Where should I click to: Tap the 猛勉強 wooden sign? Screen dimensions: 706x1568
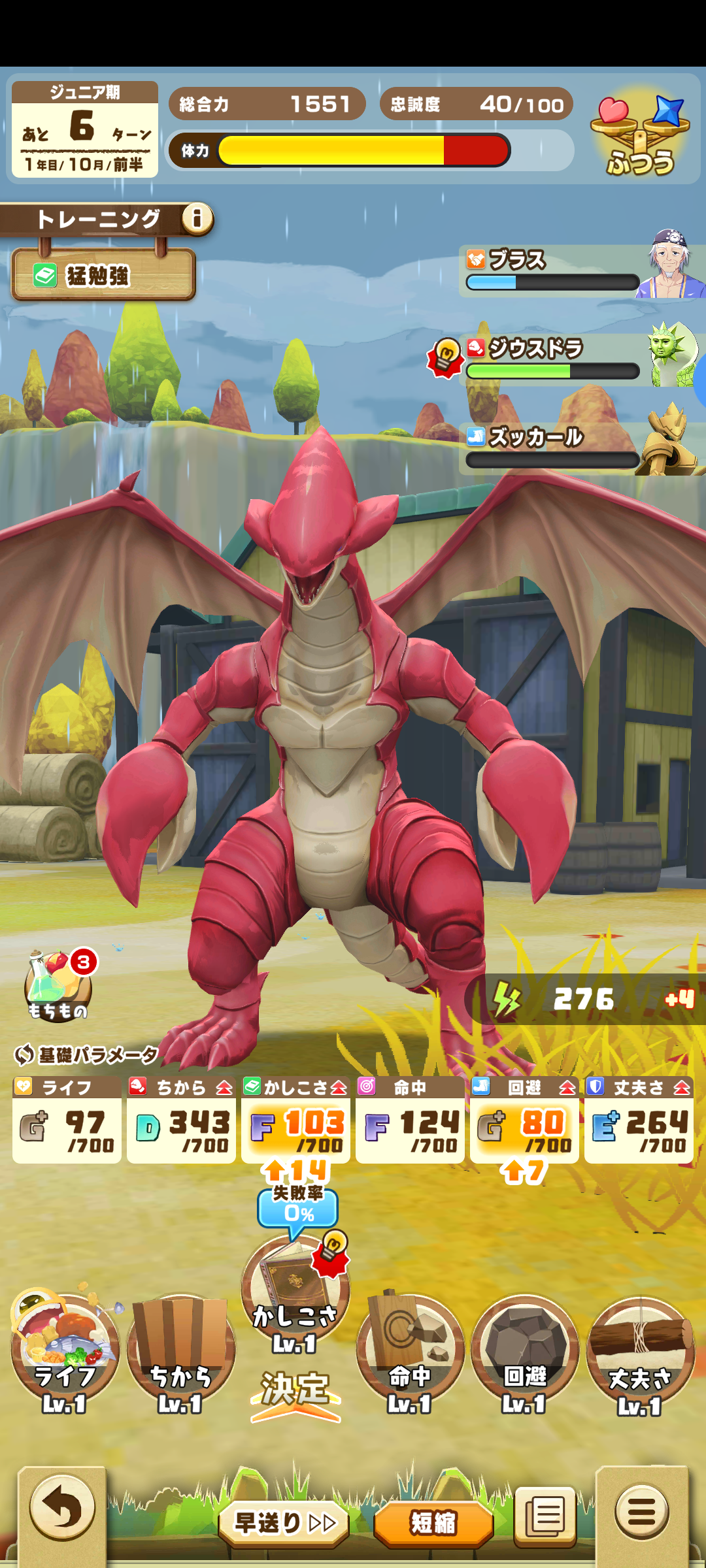(x=103, y=275)
